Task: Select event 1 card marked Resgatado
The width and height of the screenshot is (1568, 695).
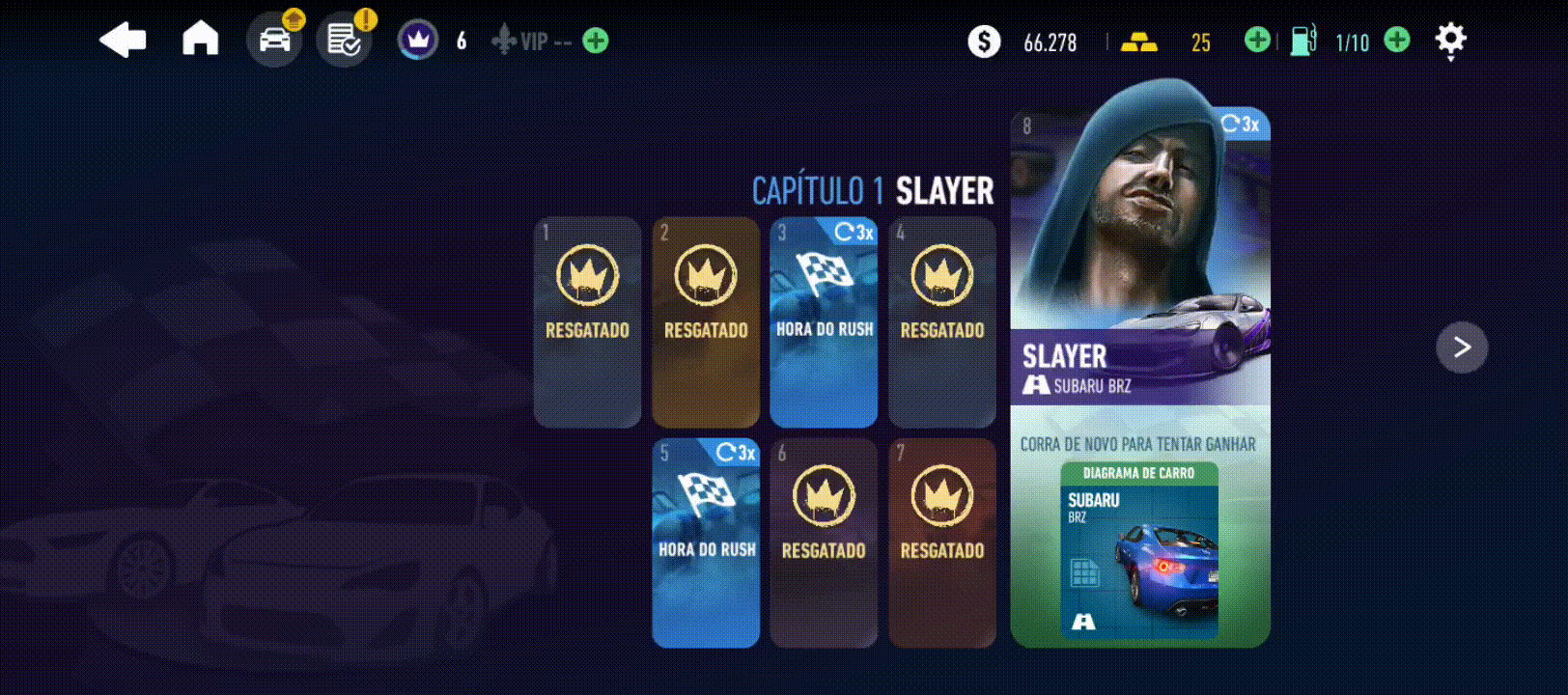Action: pyautogui.click(x=587, y=321)
